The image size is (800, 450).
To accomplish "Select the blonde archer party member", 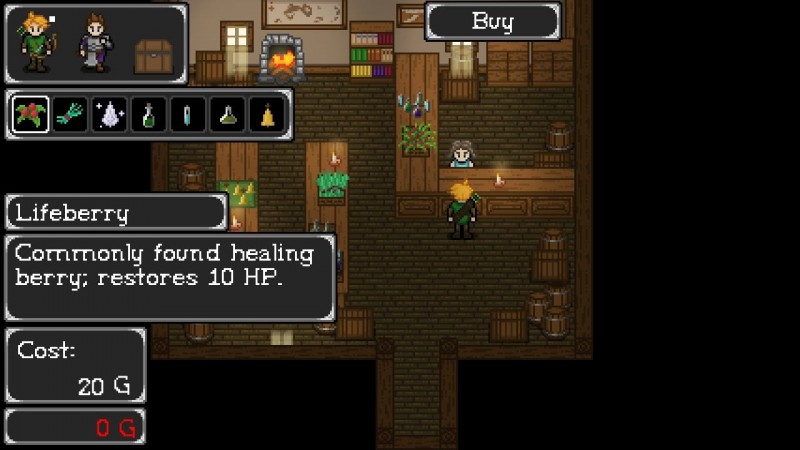I will pos(37,43).
